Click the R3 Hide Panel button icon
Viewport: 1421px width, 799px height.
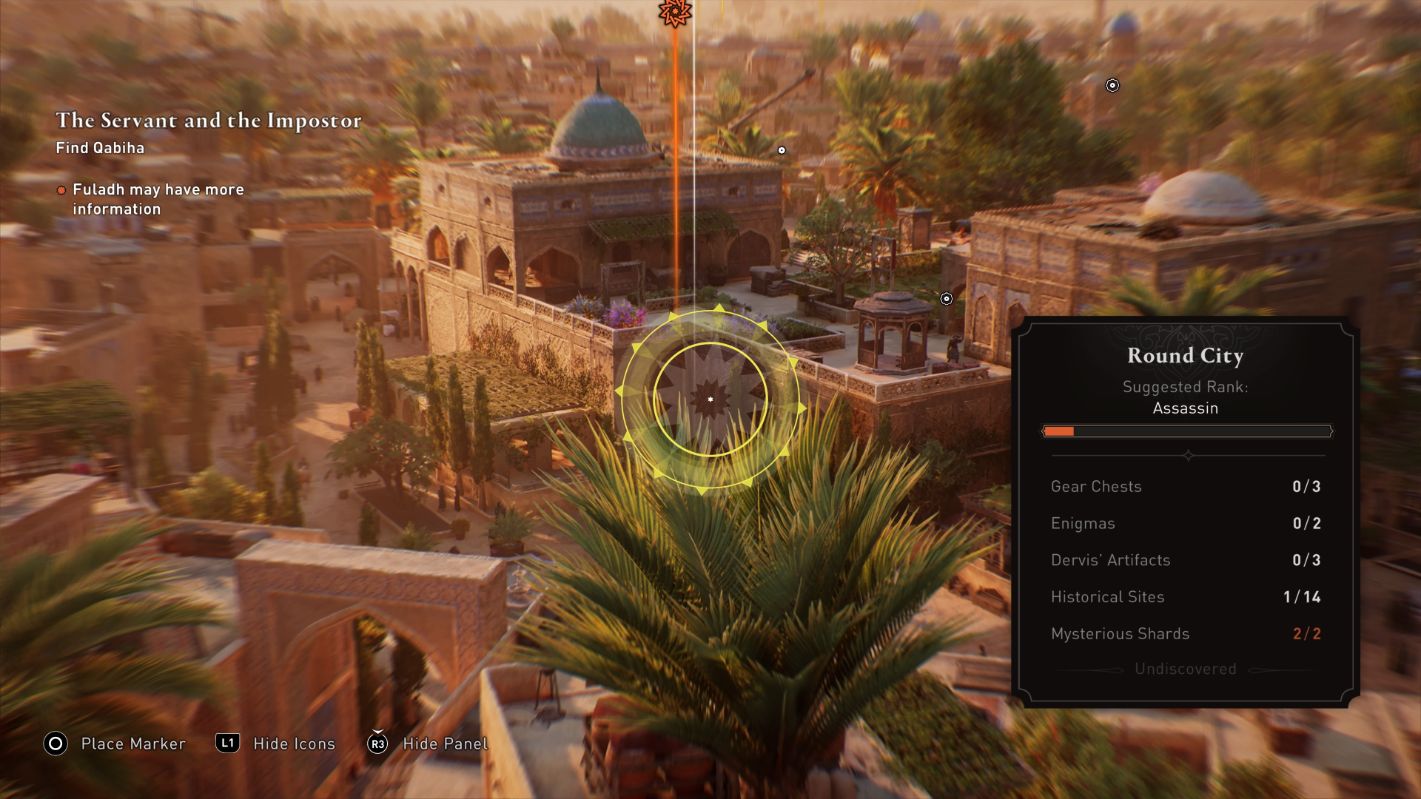coord(376,744)
